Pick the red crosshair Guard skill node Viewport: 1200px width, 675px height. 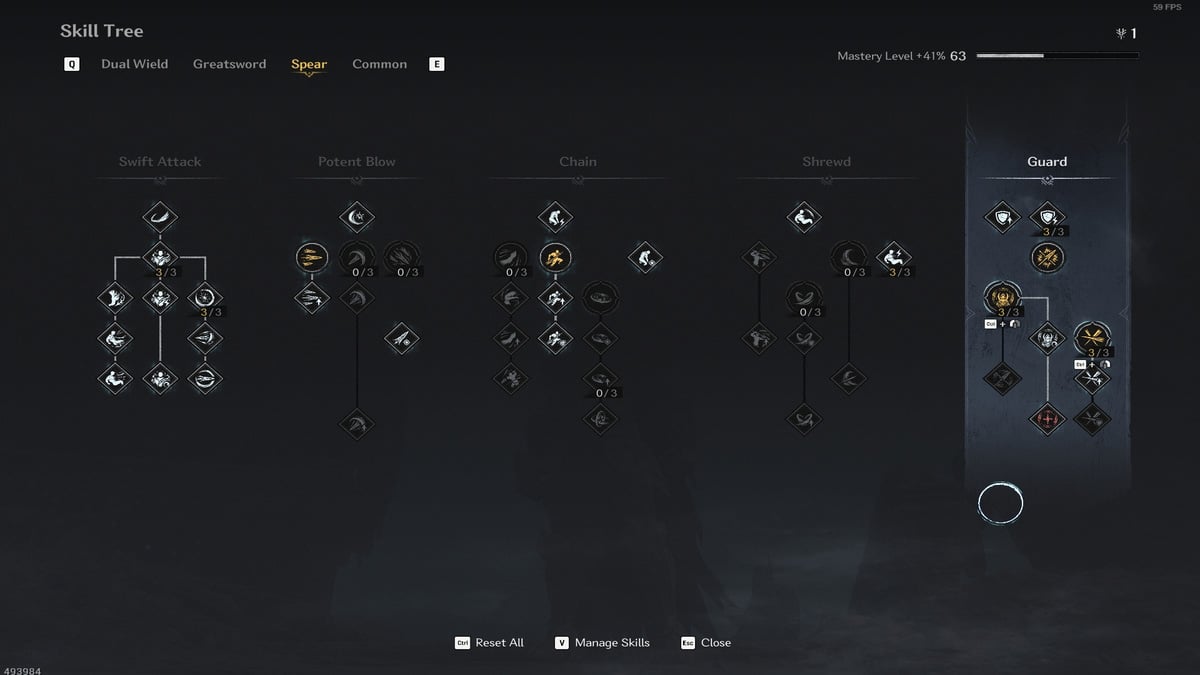coord(1047,418)
